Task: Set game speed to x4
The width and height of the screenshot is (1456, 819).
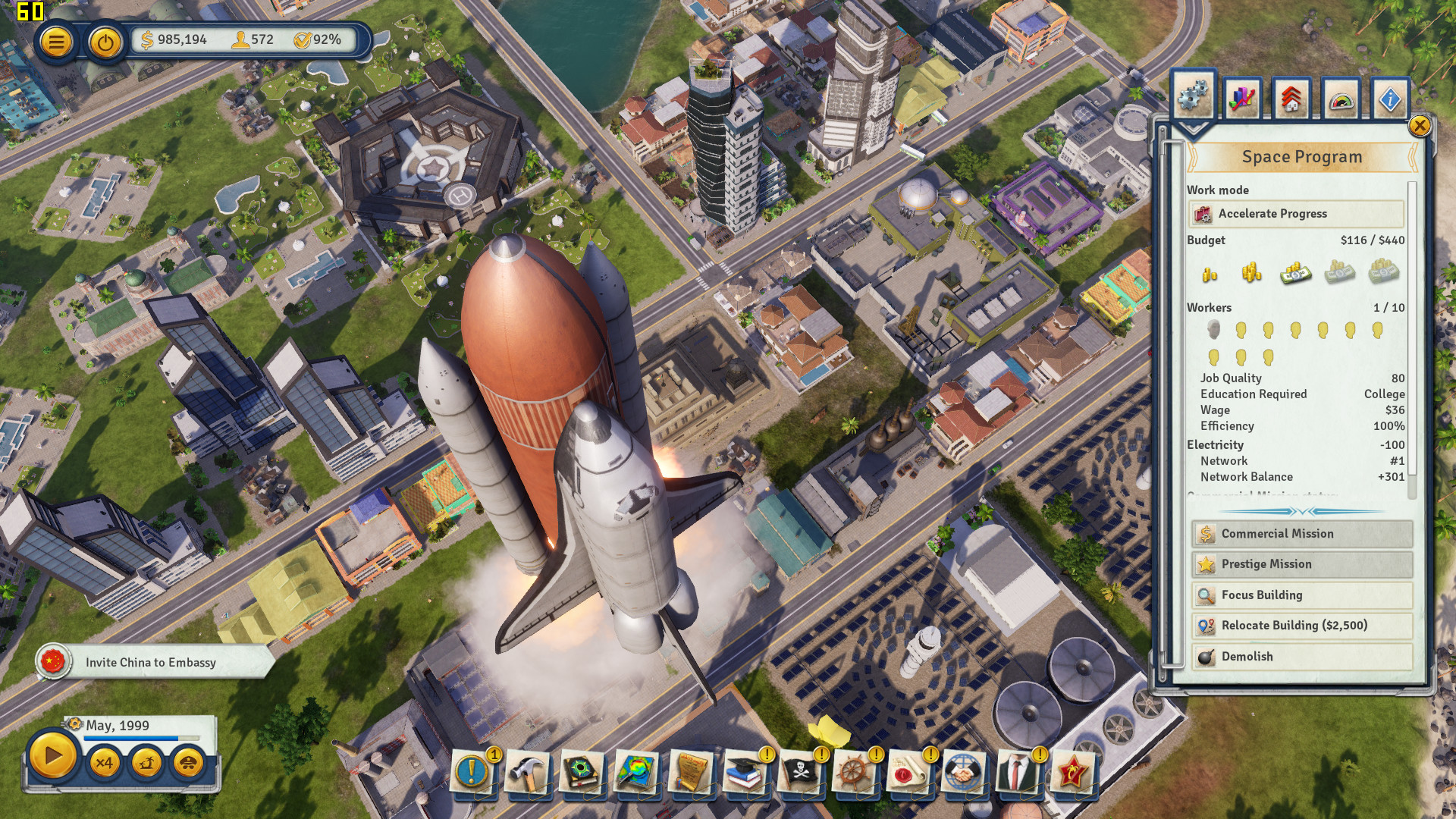Action: coord(104,762)
